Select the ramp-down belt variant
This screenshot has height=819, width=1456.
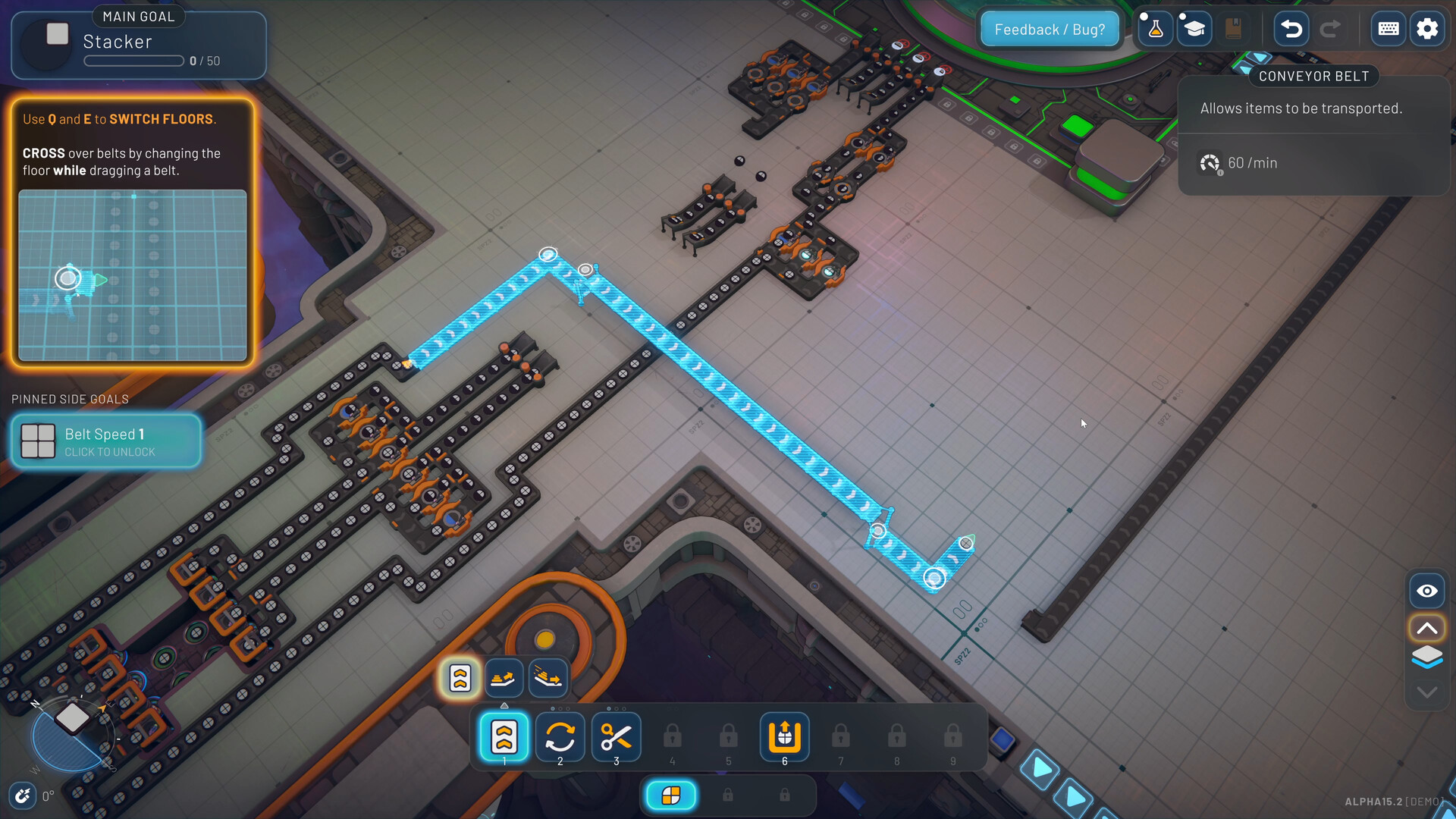pos(548,678)
